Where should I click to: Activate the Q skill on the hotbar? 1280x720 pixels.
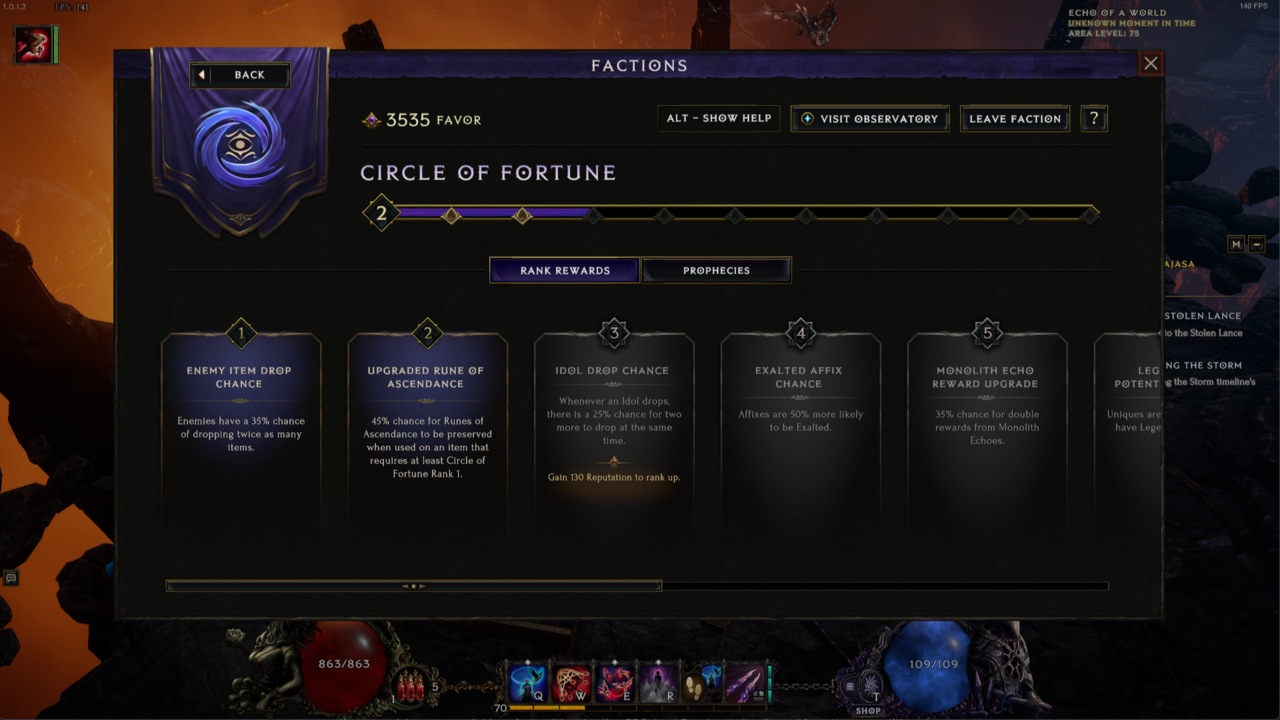point(528,683)
